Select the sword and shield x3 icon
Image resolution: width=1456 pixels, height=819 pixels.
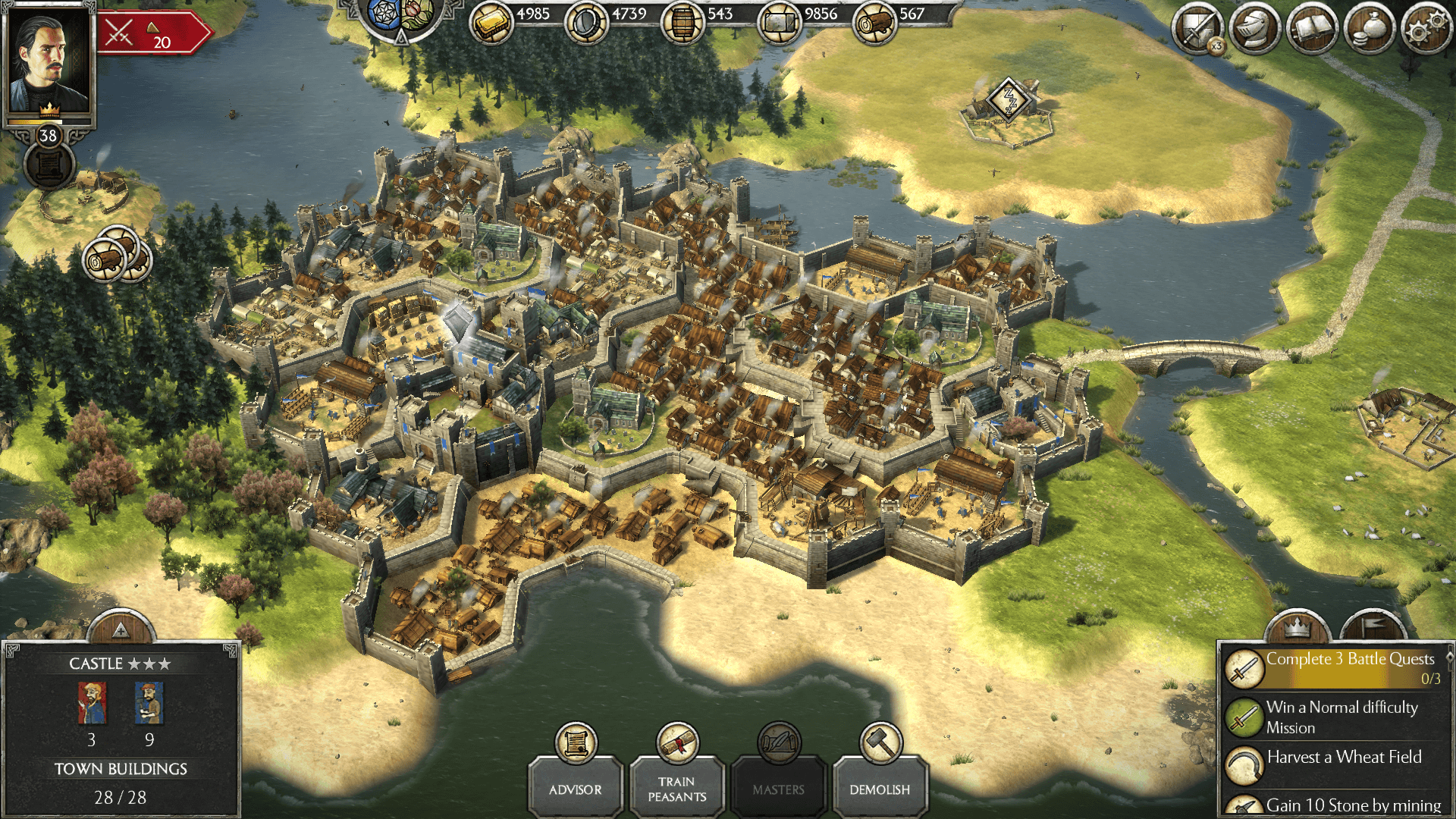click(x=1198, y=30)
